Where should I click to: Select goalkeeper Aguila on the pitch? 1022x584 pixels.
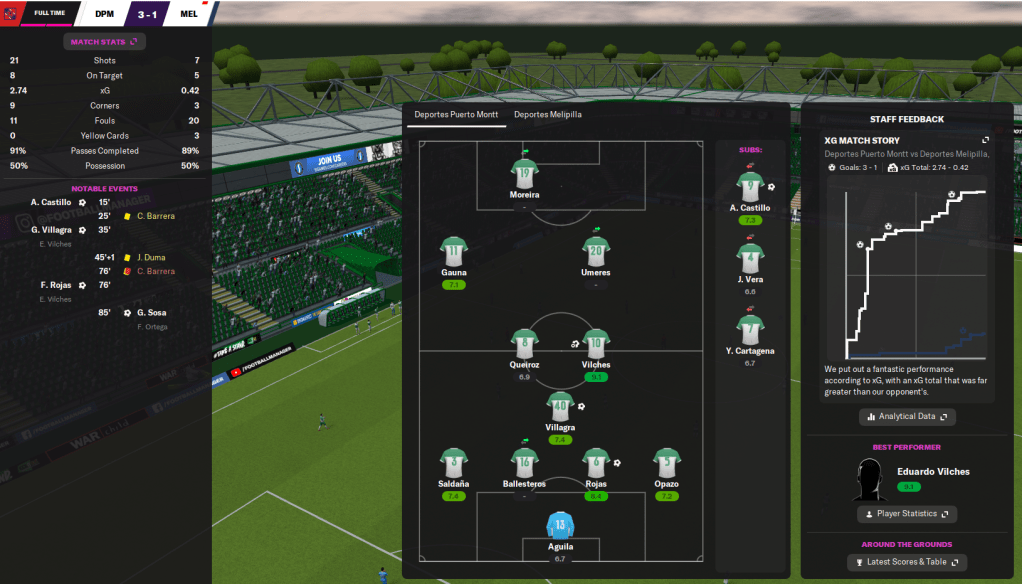560,526
